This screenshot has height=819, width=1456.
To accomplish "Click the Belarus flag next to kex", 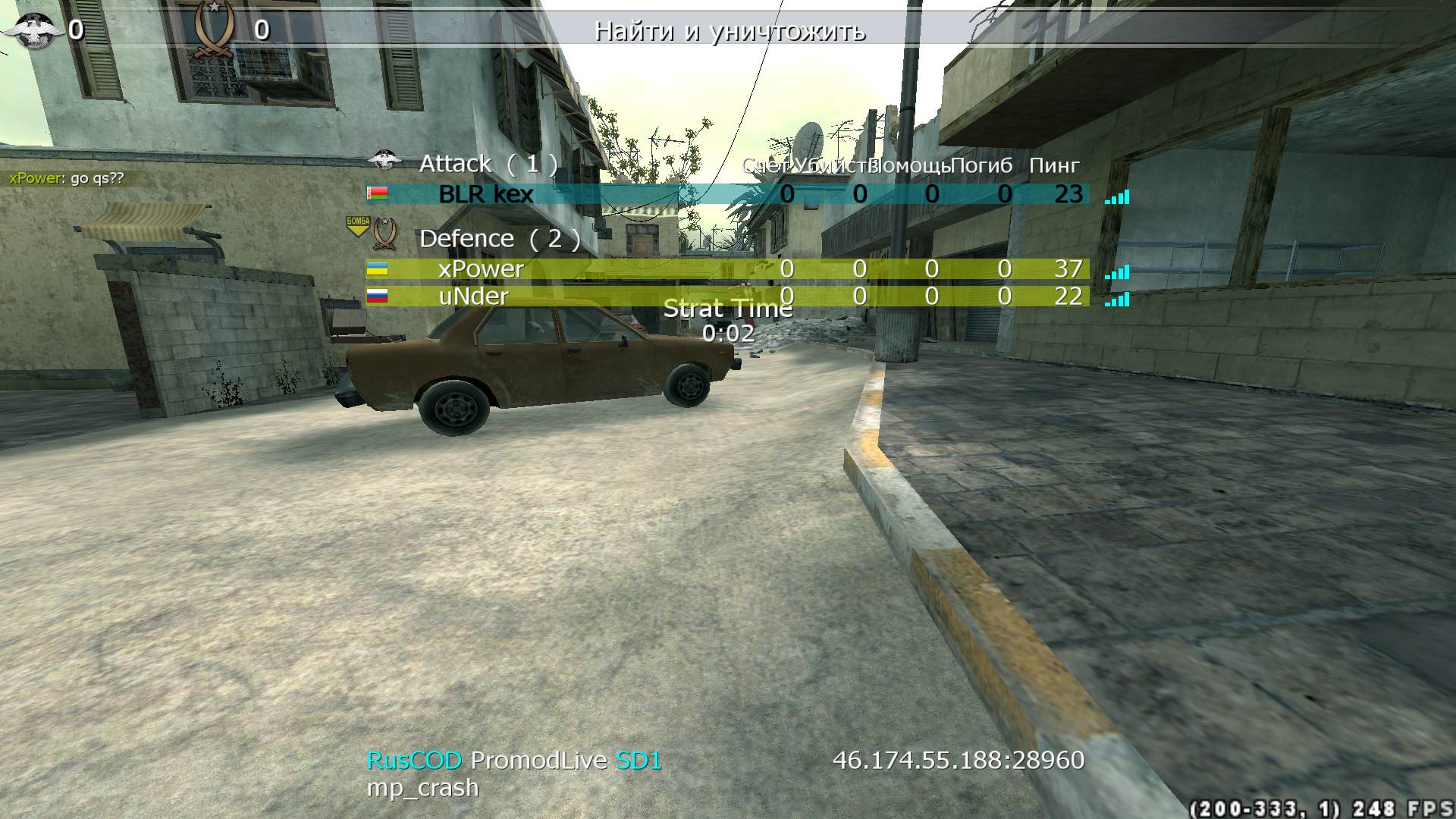I will pos(377,195).
